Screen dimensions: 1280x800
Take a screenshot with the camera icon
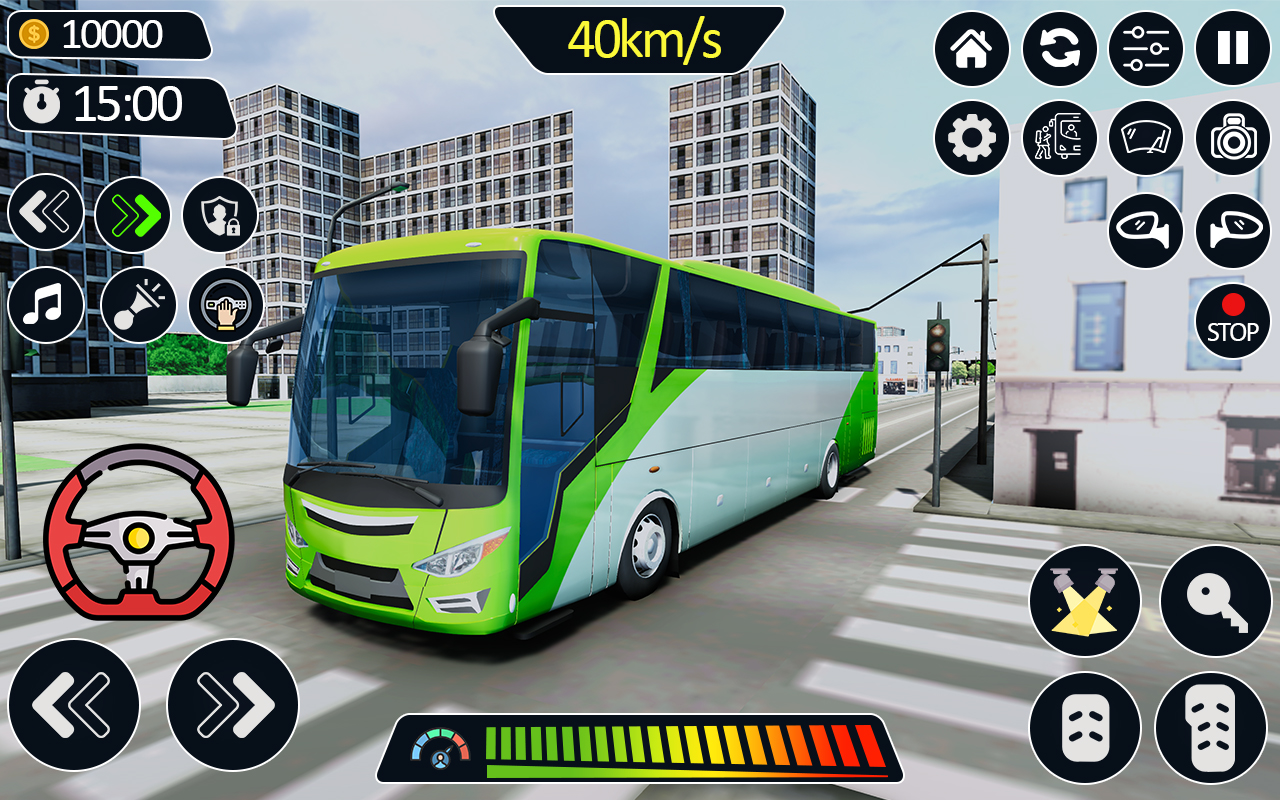1232,138
